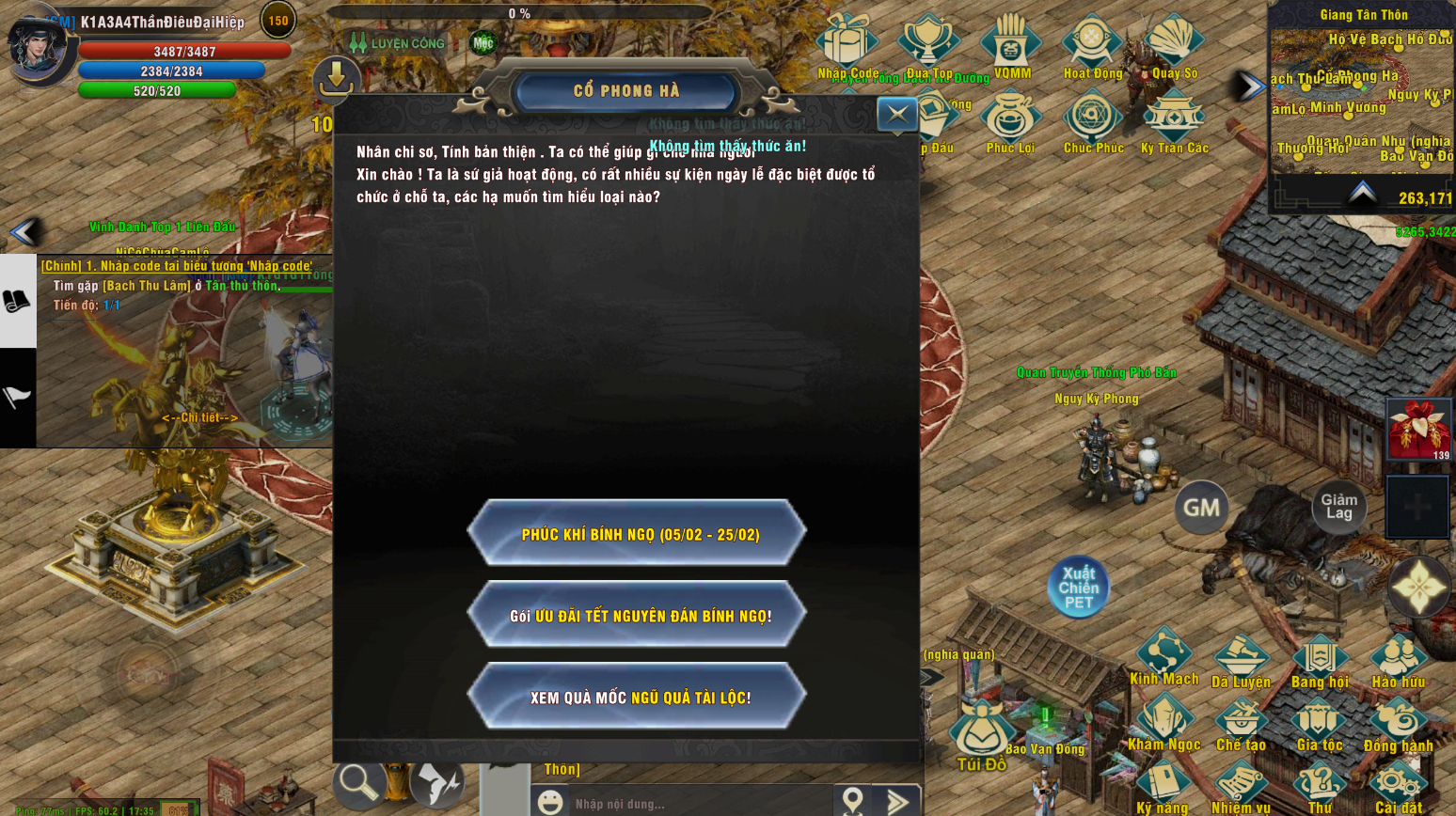Toggle Giảm Lag mode
Viewport: 1456px width, 816px height.
pyautogui.click(x=1339, y=508)
